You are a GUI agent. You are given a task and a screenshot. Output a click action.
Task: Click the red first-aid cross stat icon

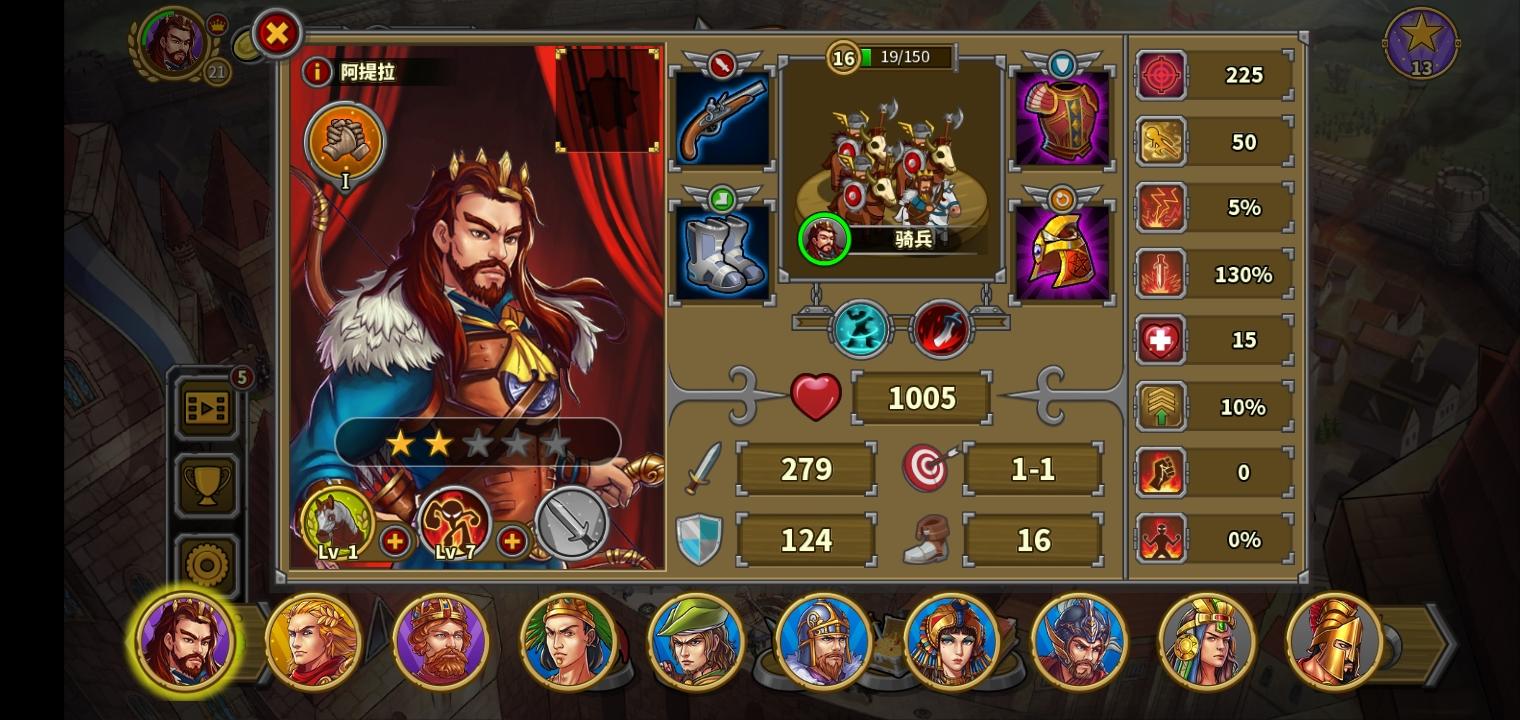click(x=1161, y=339)
